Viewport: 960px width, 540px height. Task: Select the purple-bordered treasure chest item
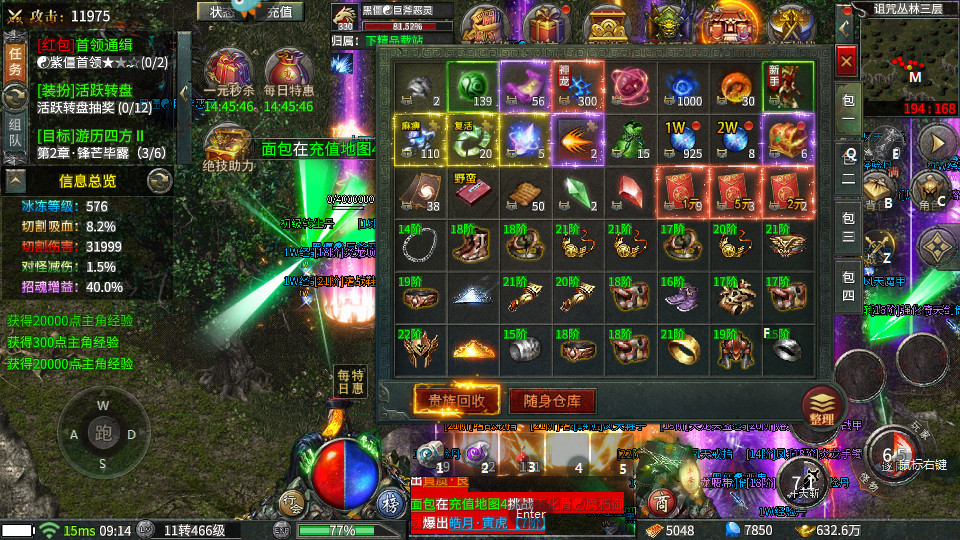pyautogui.click(x=789, y=138)
